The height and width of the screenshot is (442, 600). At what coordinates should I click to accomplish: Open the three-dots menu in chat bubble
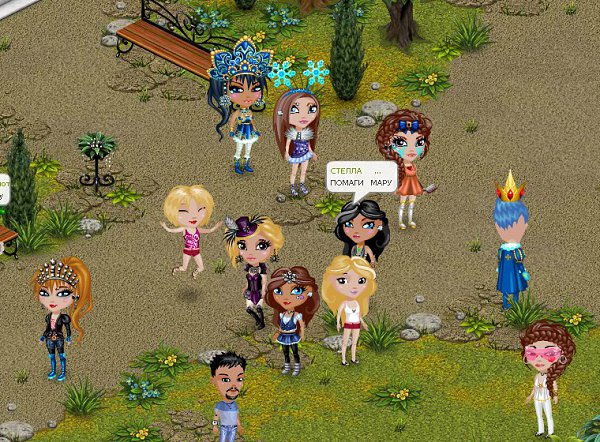378,171
